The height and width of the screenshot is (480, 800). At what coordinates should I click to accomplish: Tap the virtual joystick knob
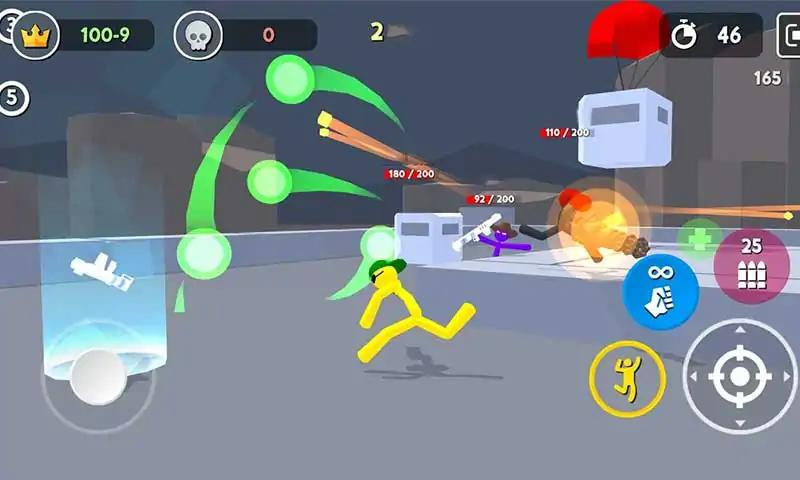[x=98, y=377]
